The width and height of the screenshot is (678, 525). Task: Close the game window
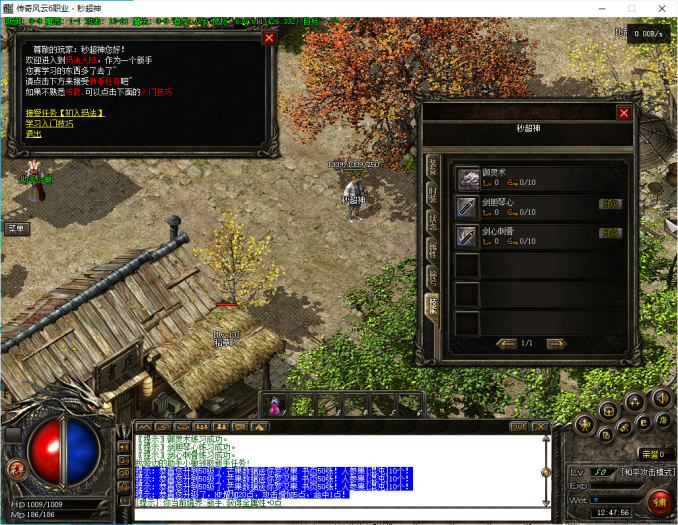[661, 8]
